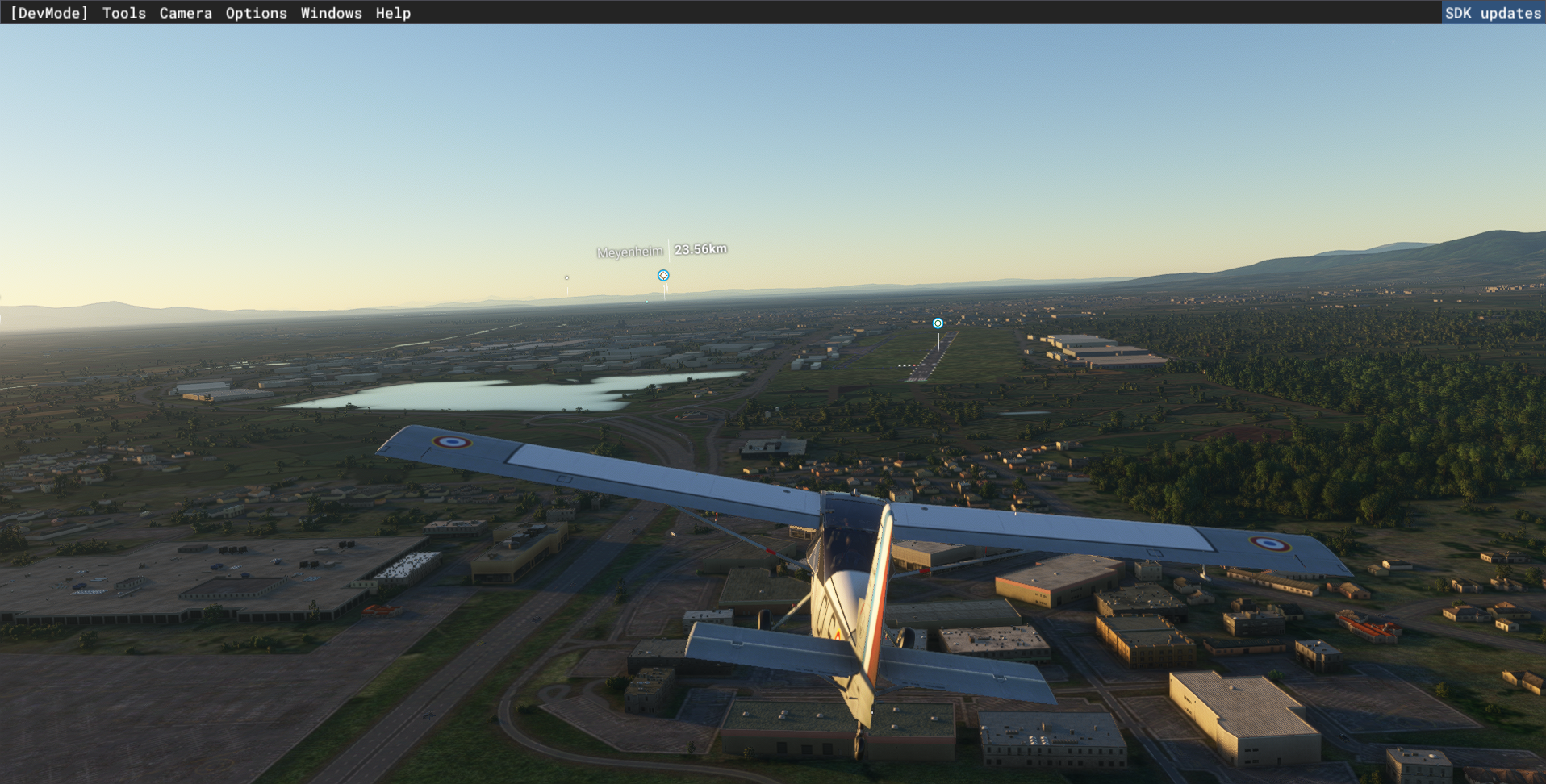Open the Windows menu

click(331, 13)
